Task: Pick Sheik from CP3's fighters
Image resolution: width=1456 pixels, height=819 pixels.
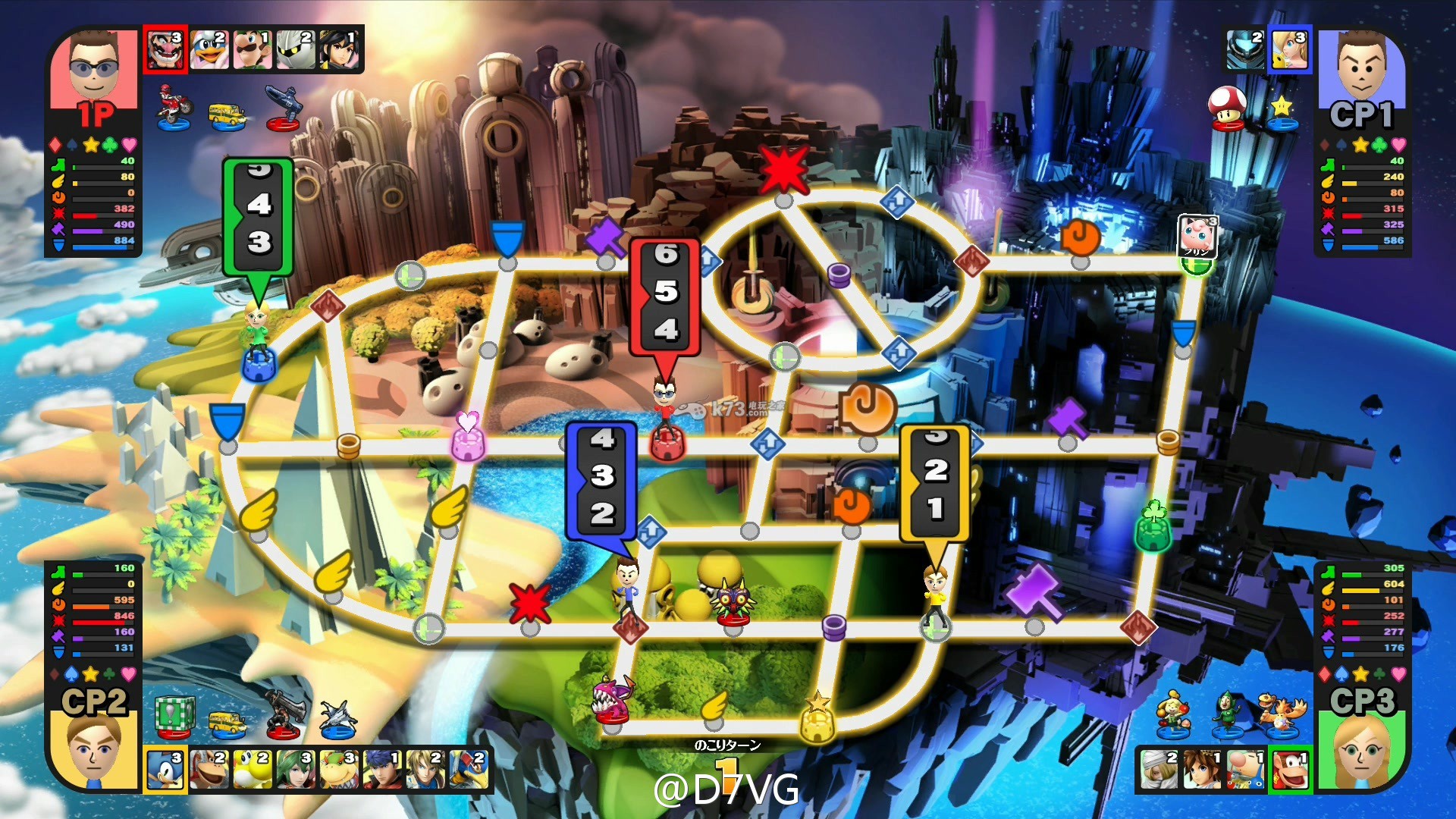Action: tap(1159, 769)
